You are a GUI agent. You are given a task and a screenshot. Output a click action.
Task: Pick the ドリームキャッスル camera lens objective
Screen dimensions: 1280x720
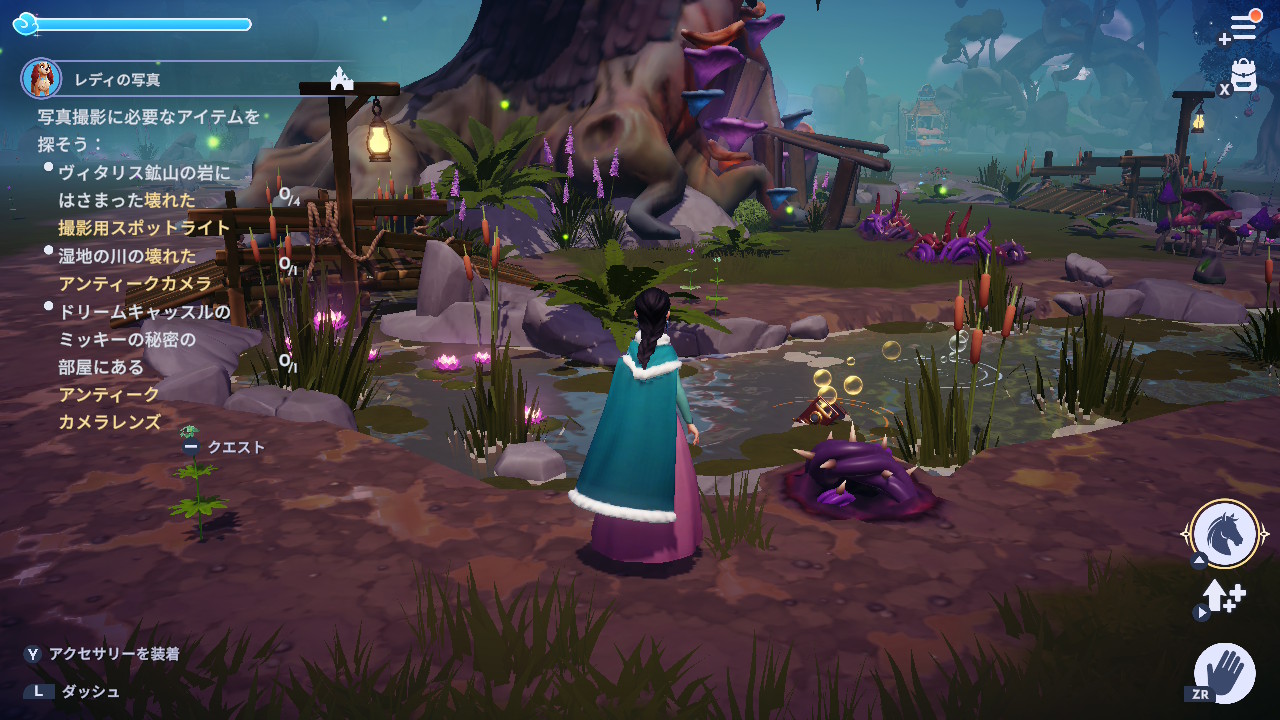pyautogui.click(x=144, y=367)
